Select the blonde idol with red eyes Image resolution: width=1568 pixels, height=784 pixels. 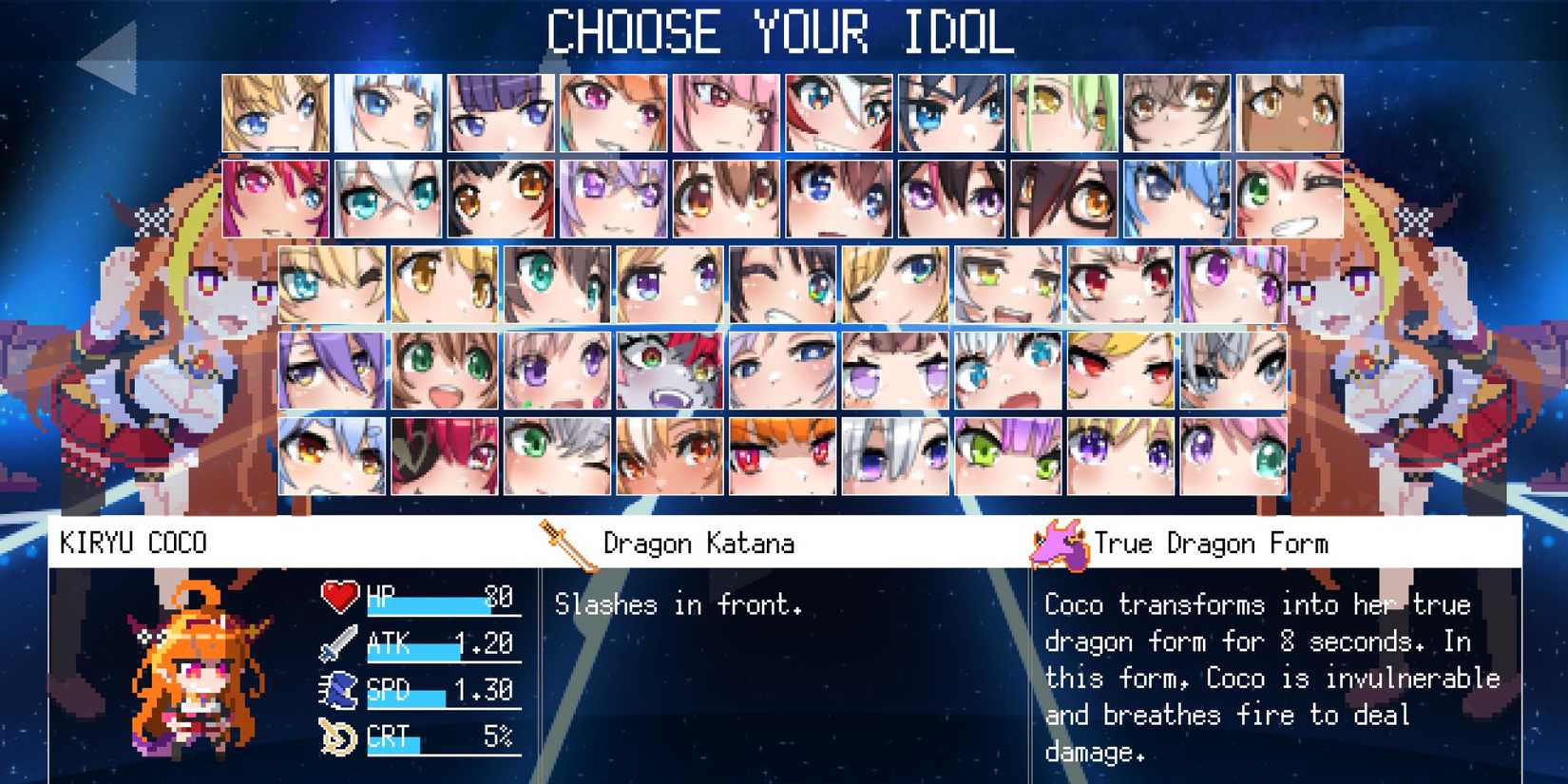tap(1120, 370)
